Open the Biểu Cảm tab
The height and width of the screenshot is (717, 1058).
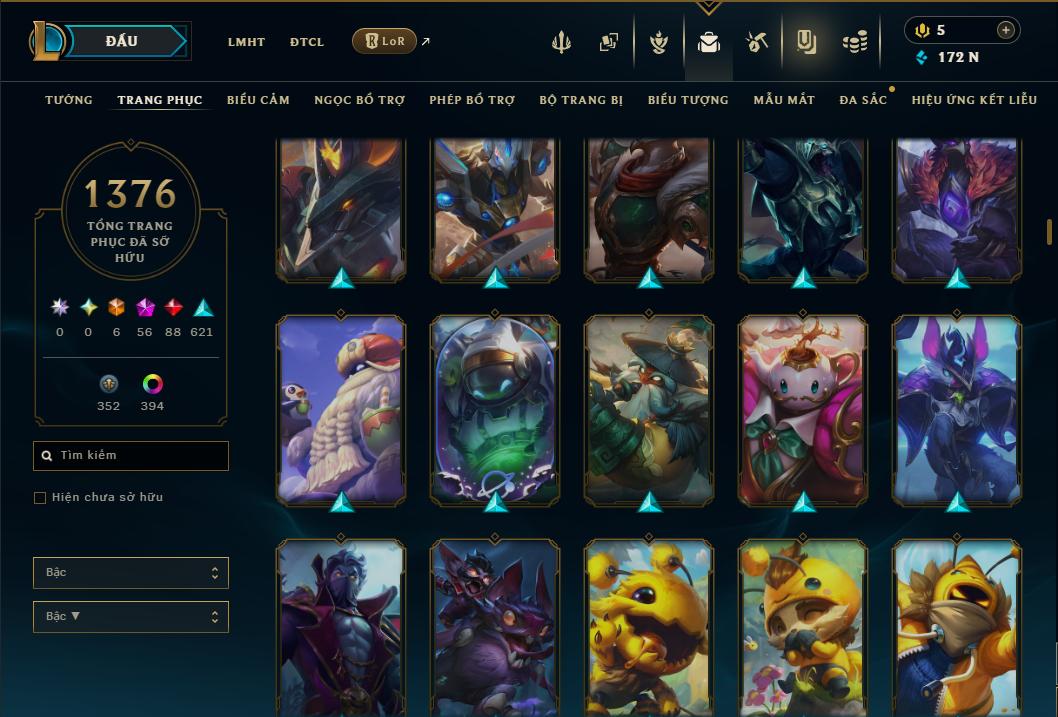tap(258, 100)
